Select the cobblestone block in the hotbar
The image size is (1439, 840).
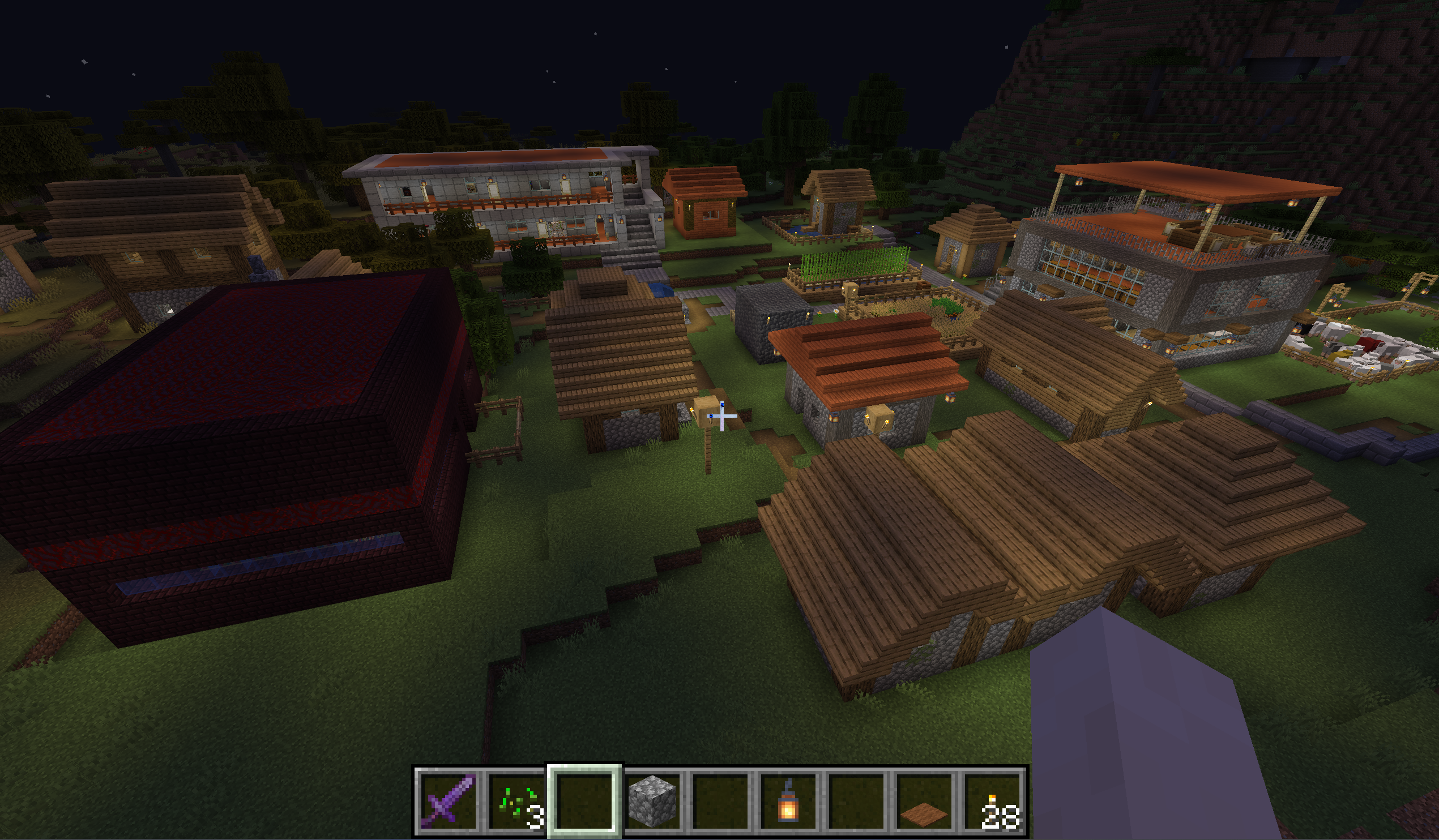click(x=652, y=800)
